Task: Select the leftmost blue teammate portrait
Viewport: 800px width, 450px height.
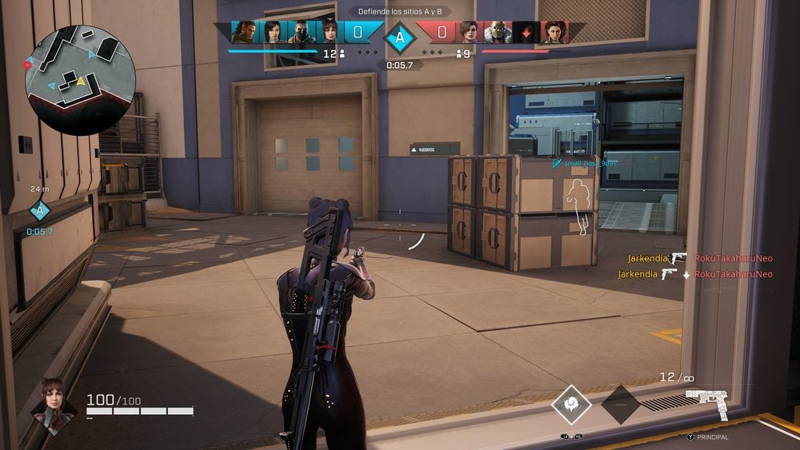Action: tap(244, 32)
